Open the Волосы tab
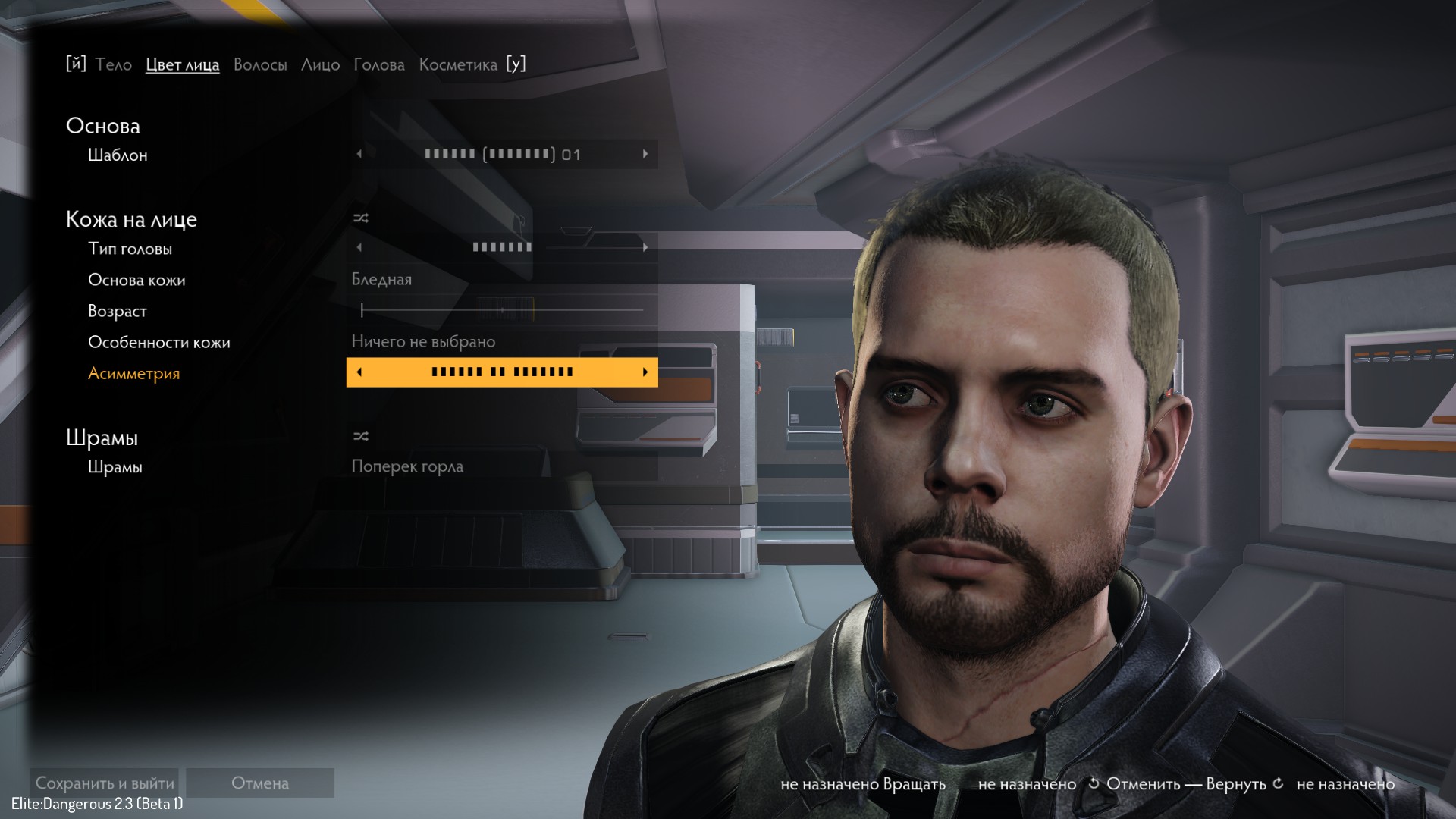 [x=260, y=65]
